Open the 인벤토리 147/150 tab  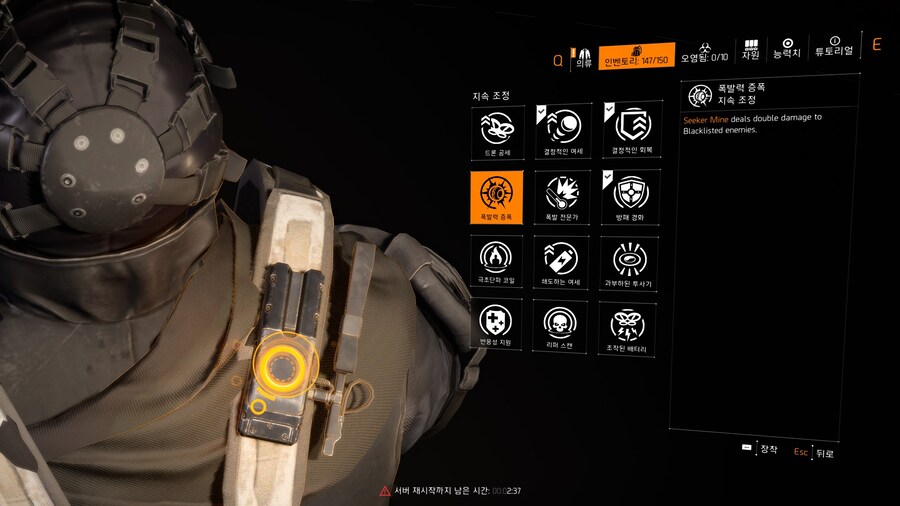point(637,56)
